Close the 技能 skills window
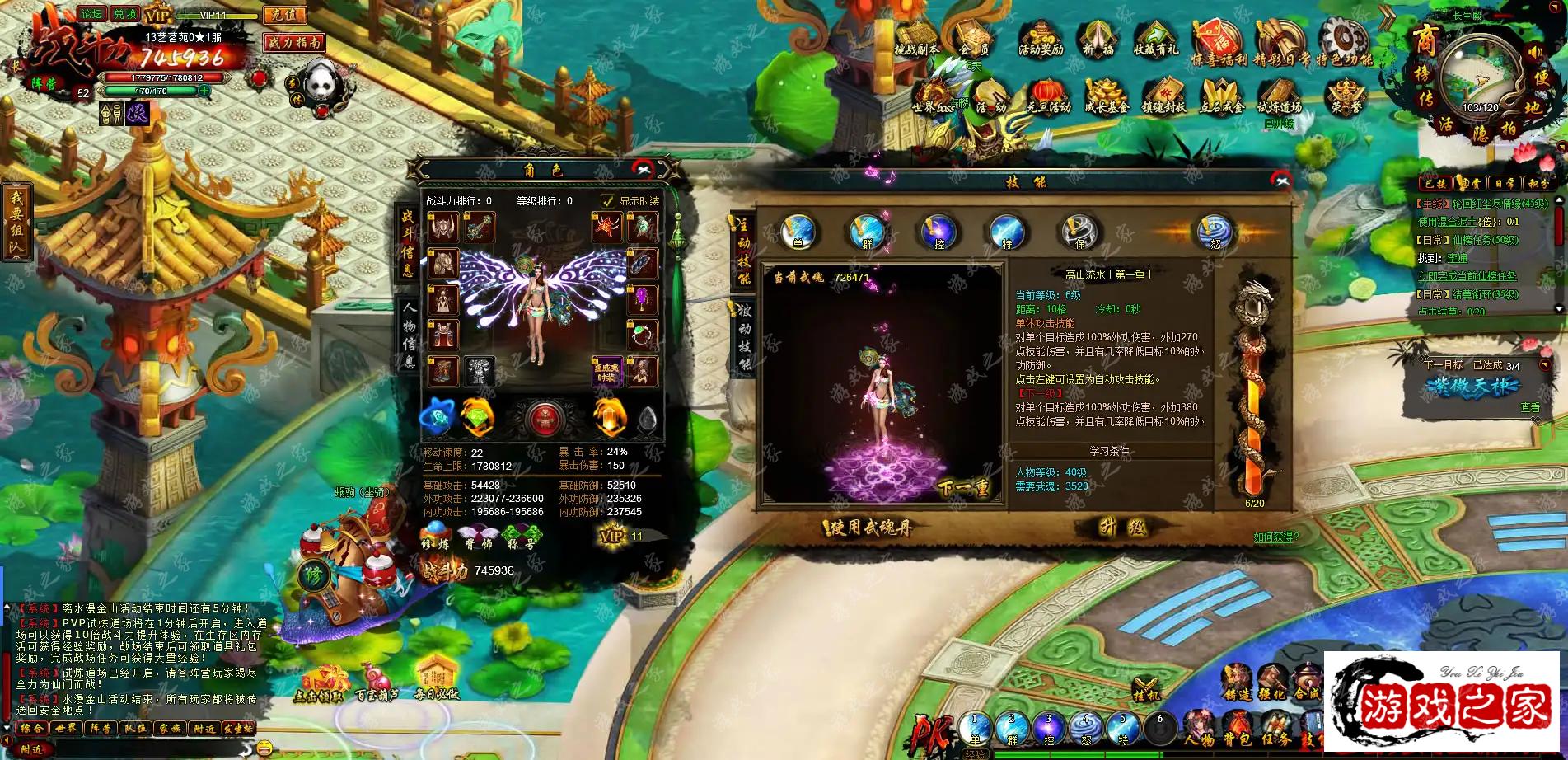This screenshot has width=1568, height=760. pos(1280,181)
